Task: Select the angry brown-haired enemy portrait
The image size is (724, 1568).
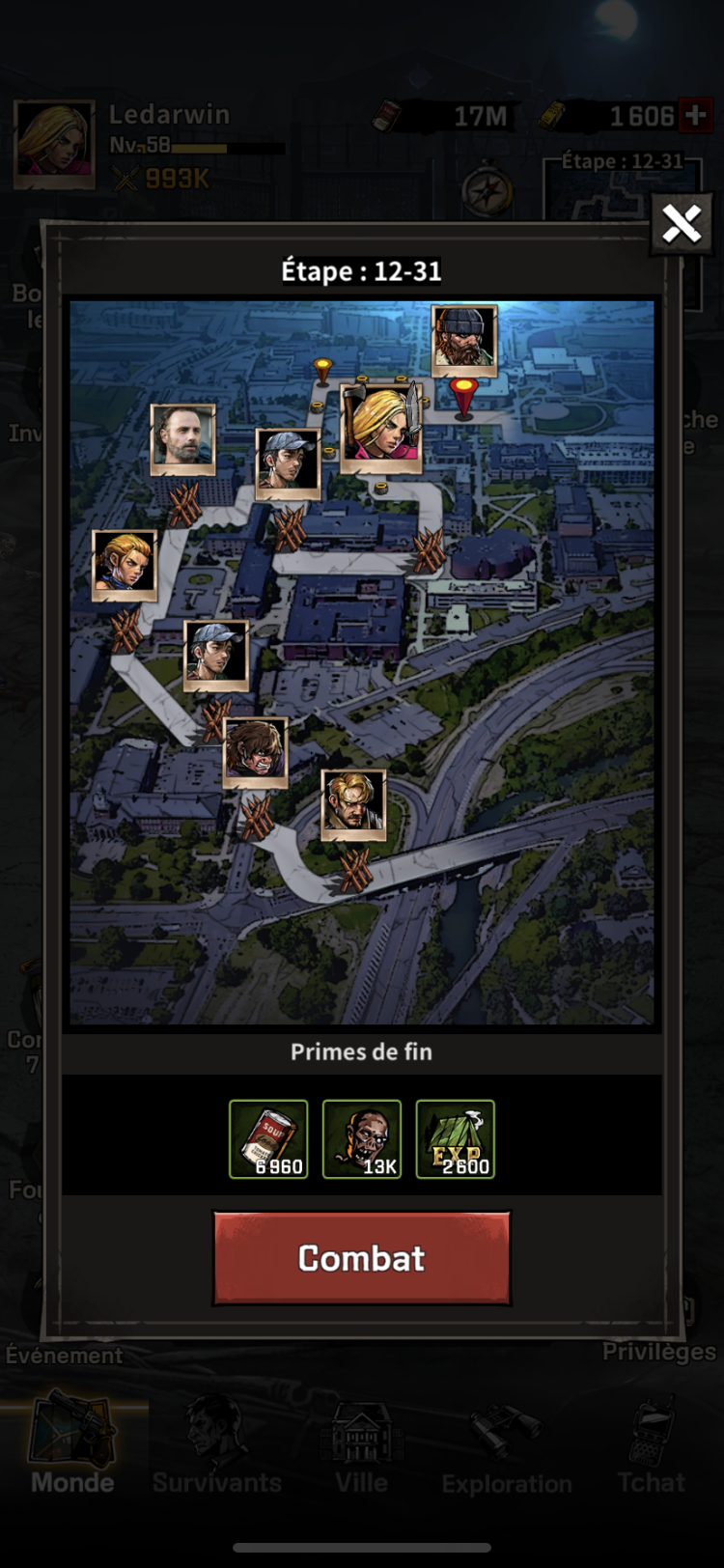Action: 255,752
